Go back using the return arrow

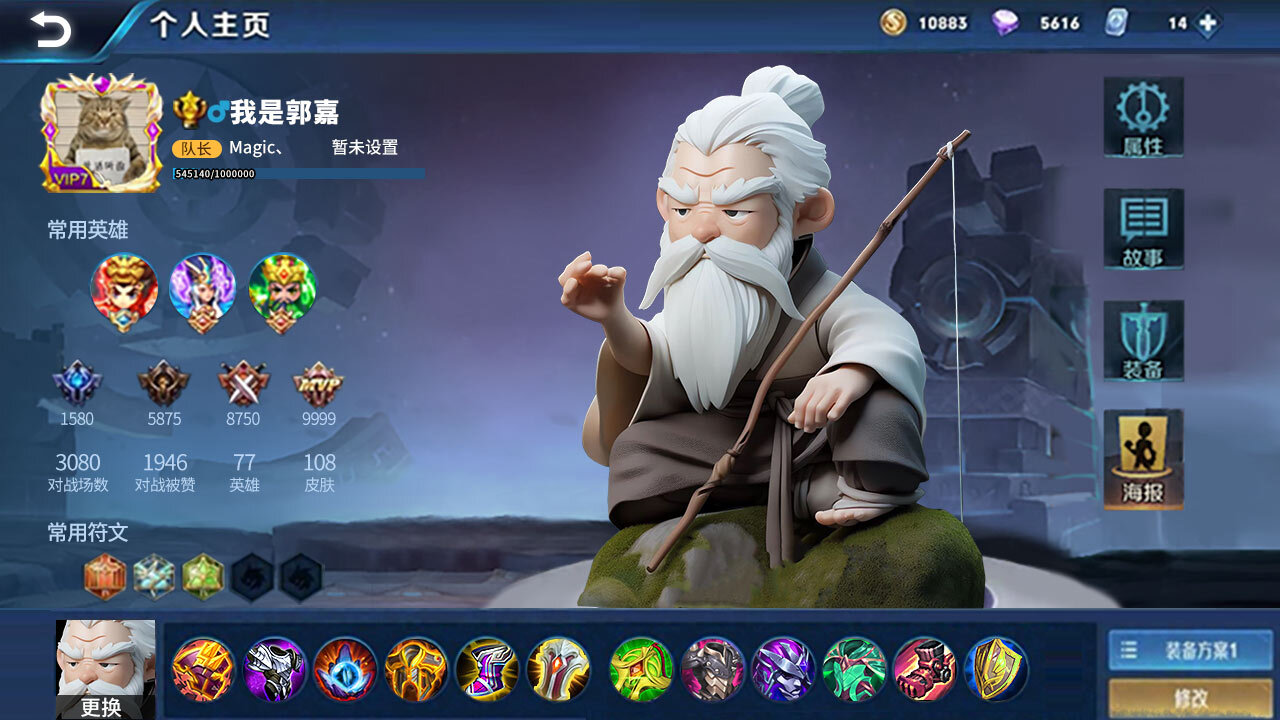pyautogui.click(x=50, y=28)
